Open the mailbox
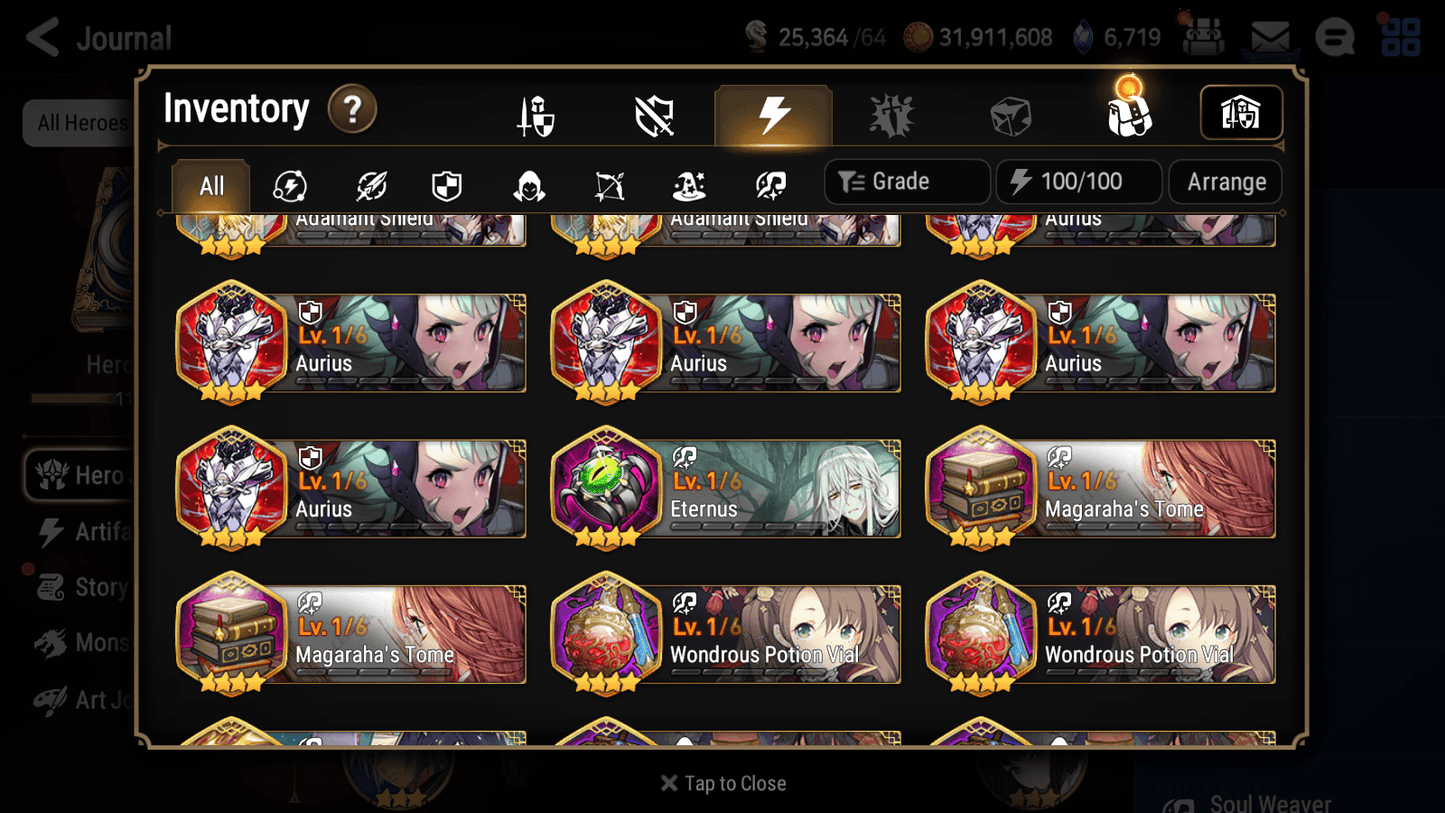Screen dimensions: 1445x813 [1268, 36]
